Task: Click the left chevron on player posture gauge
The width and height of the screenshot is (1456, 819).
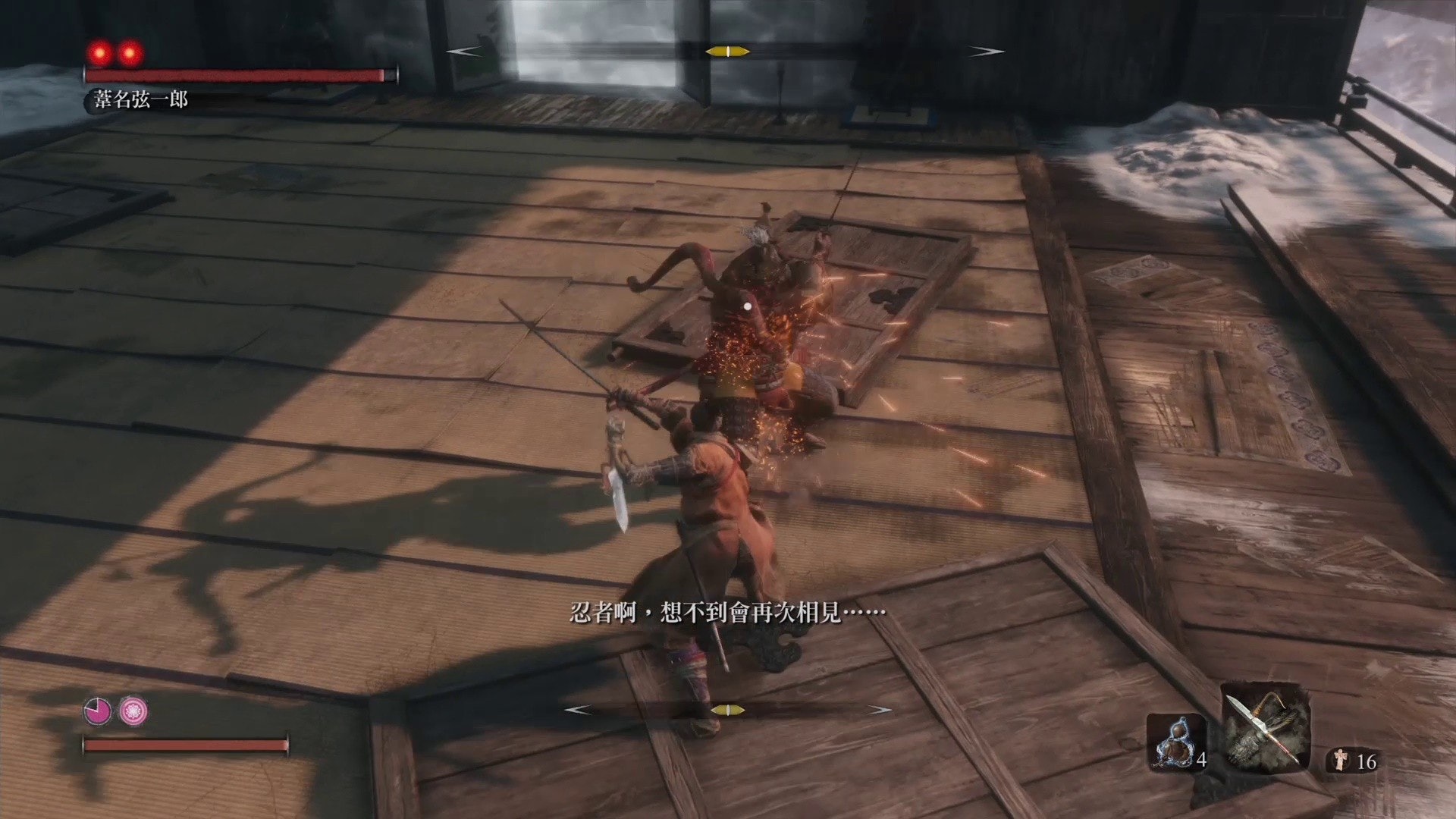Action: [x=579, y=711]
